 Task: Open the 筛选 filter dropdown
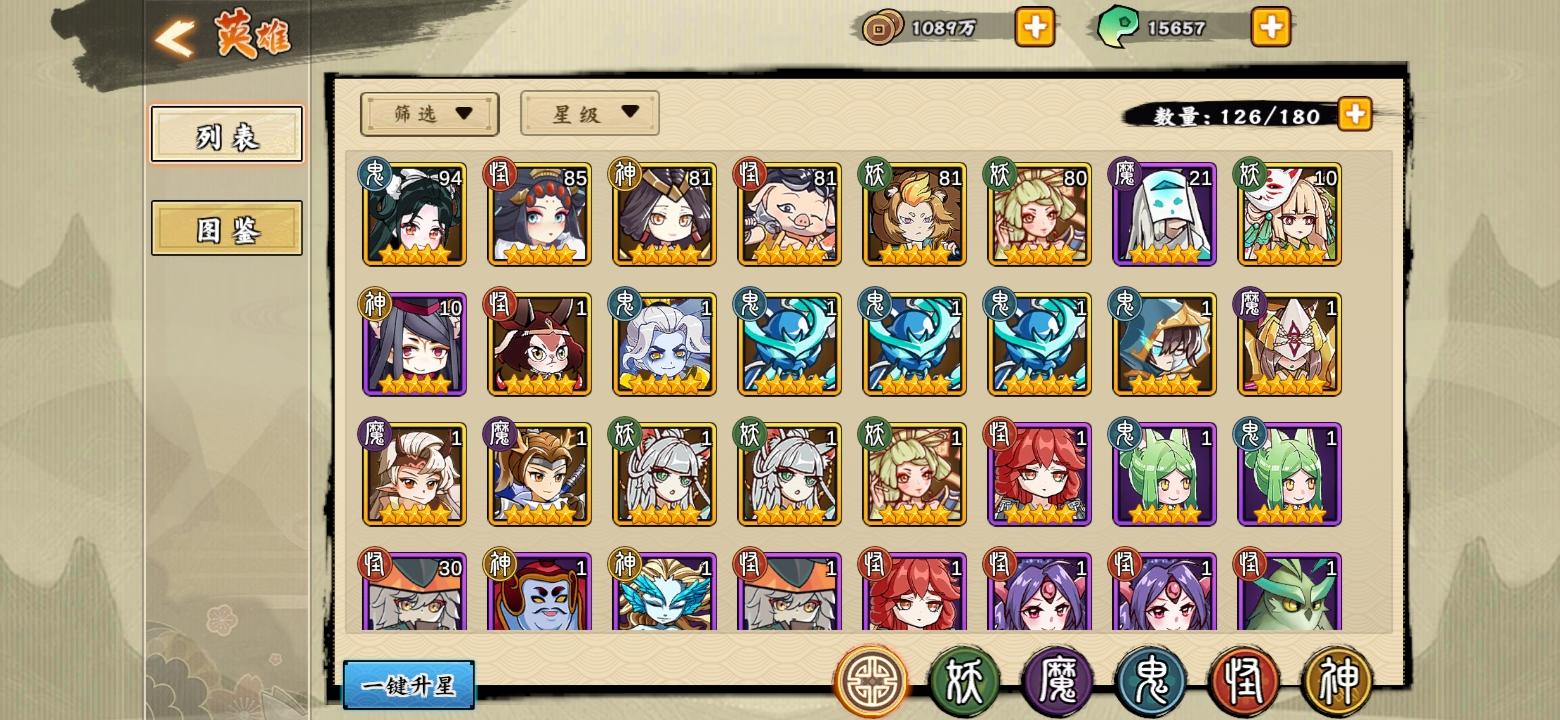(x=428, y=113)
